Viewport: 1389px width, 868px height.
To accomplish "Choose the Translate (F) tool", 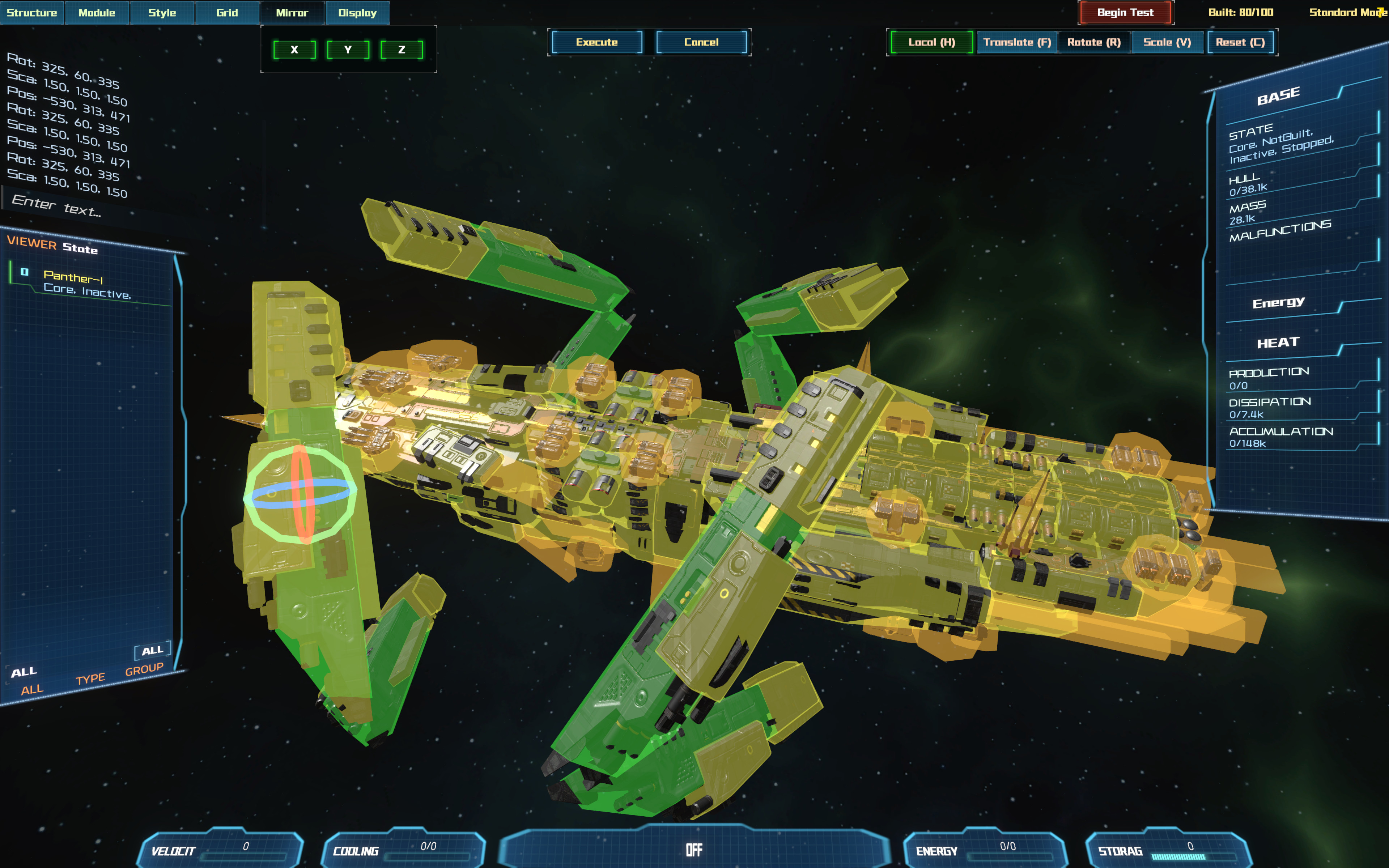I will click(1017, 42).
